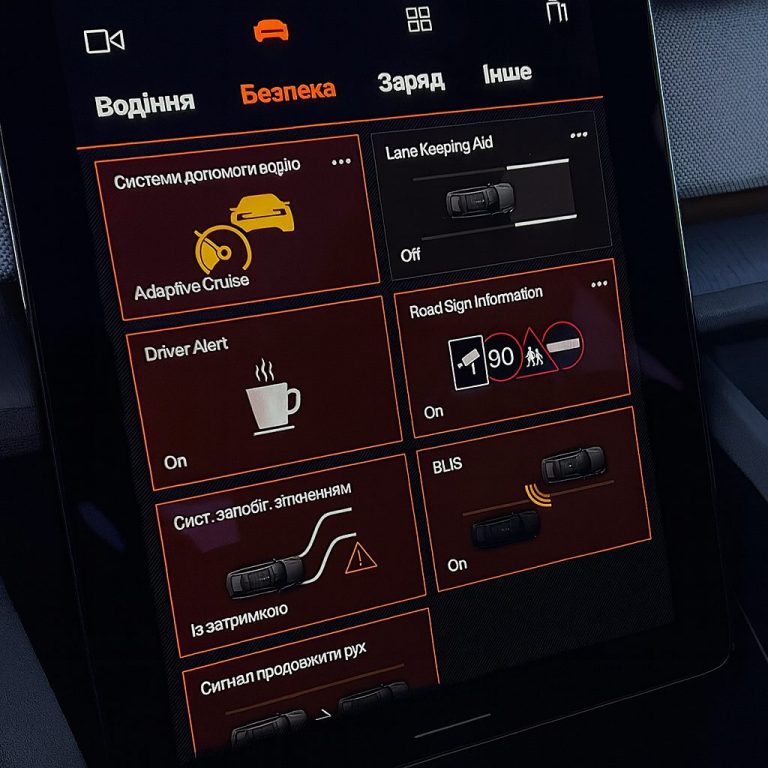Toggle the Driver Alert tile
The height and width of the screenshot is (768, 768).
pyautogui.click(x=256, y=391)
